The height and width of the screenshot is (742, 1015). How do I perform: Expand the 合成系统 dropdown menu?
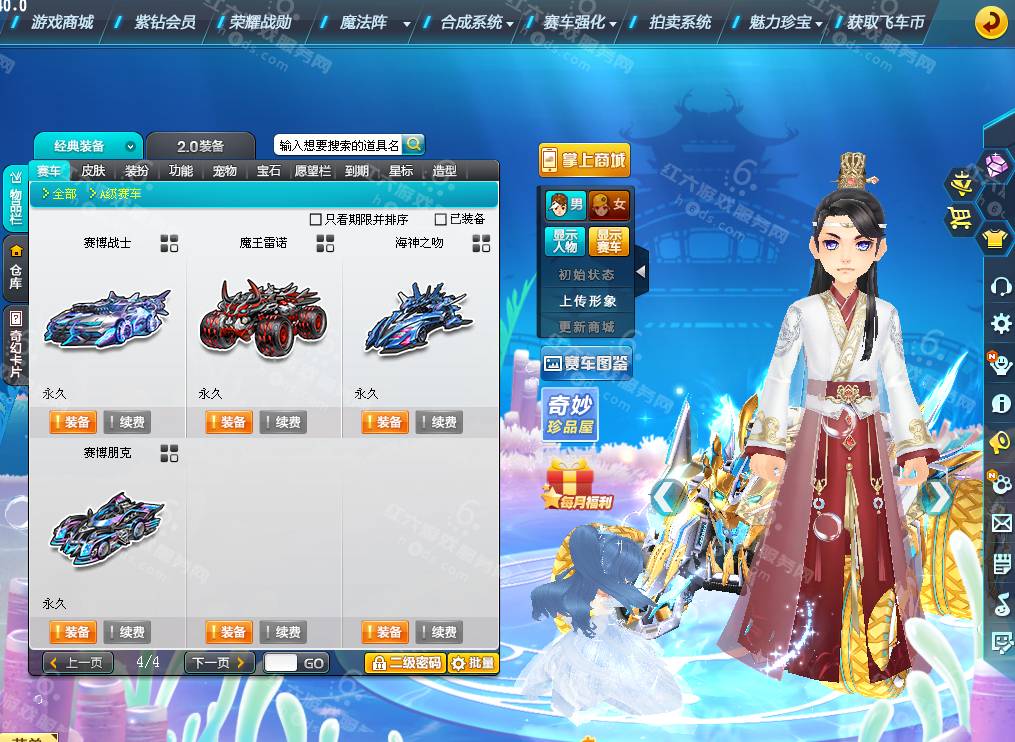tap(477, 22)
